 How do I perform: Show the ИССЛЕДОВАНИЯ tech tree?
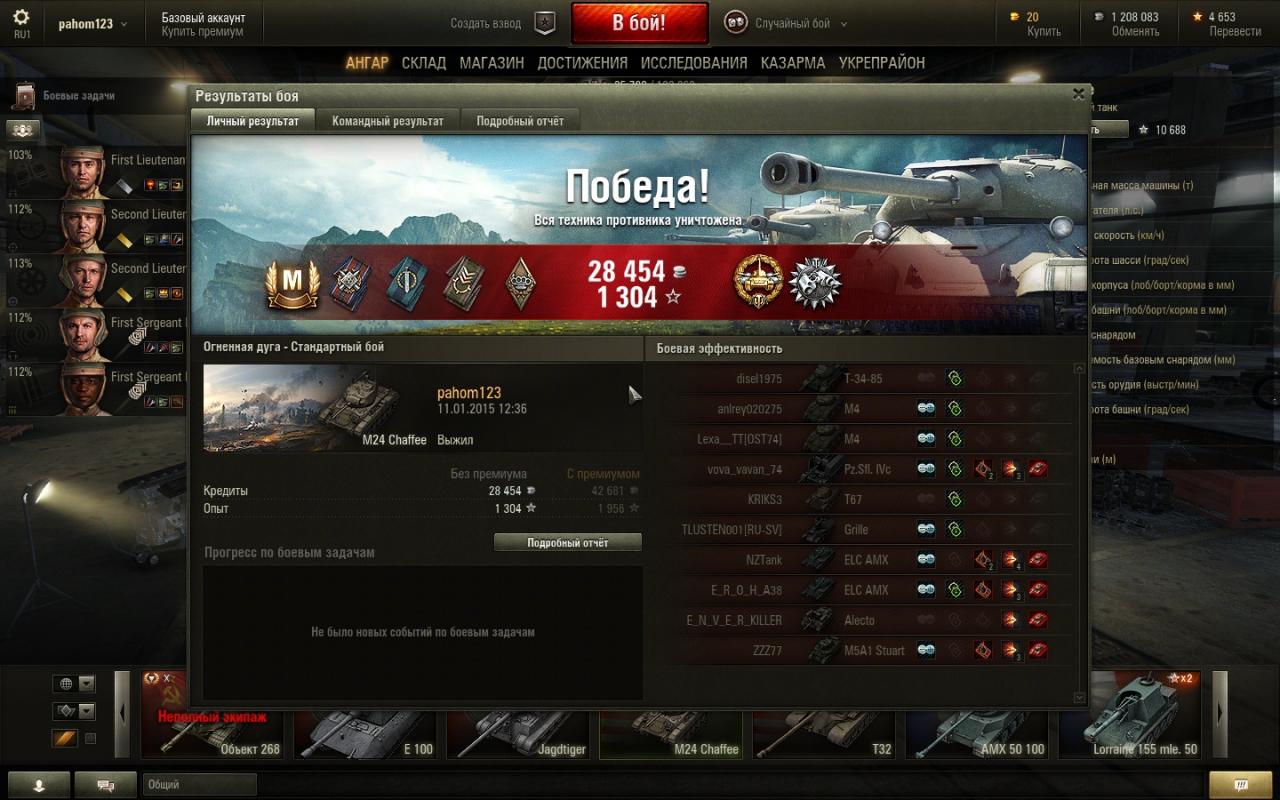694,63
